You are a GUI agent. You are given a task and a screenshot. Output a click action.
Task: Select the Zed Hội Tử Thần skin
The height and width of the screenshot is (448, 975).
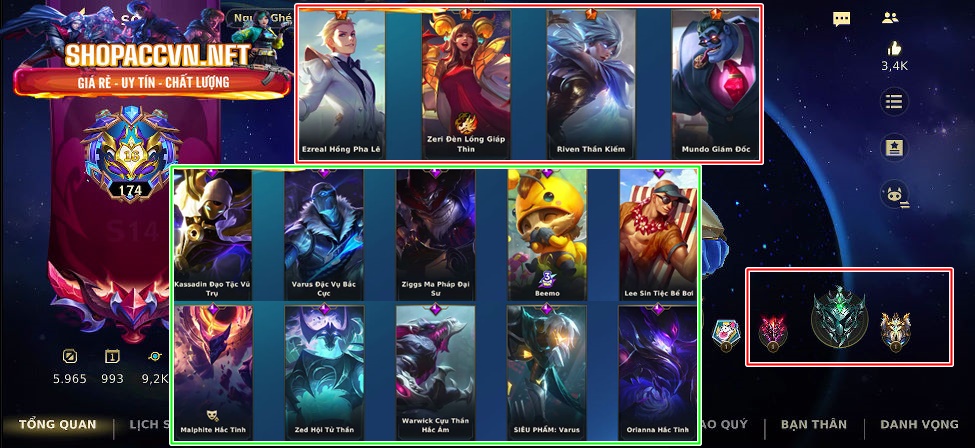pos(324,372)
